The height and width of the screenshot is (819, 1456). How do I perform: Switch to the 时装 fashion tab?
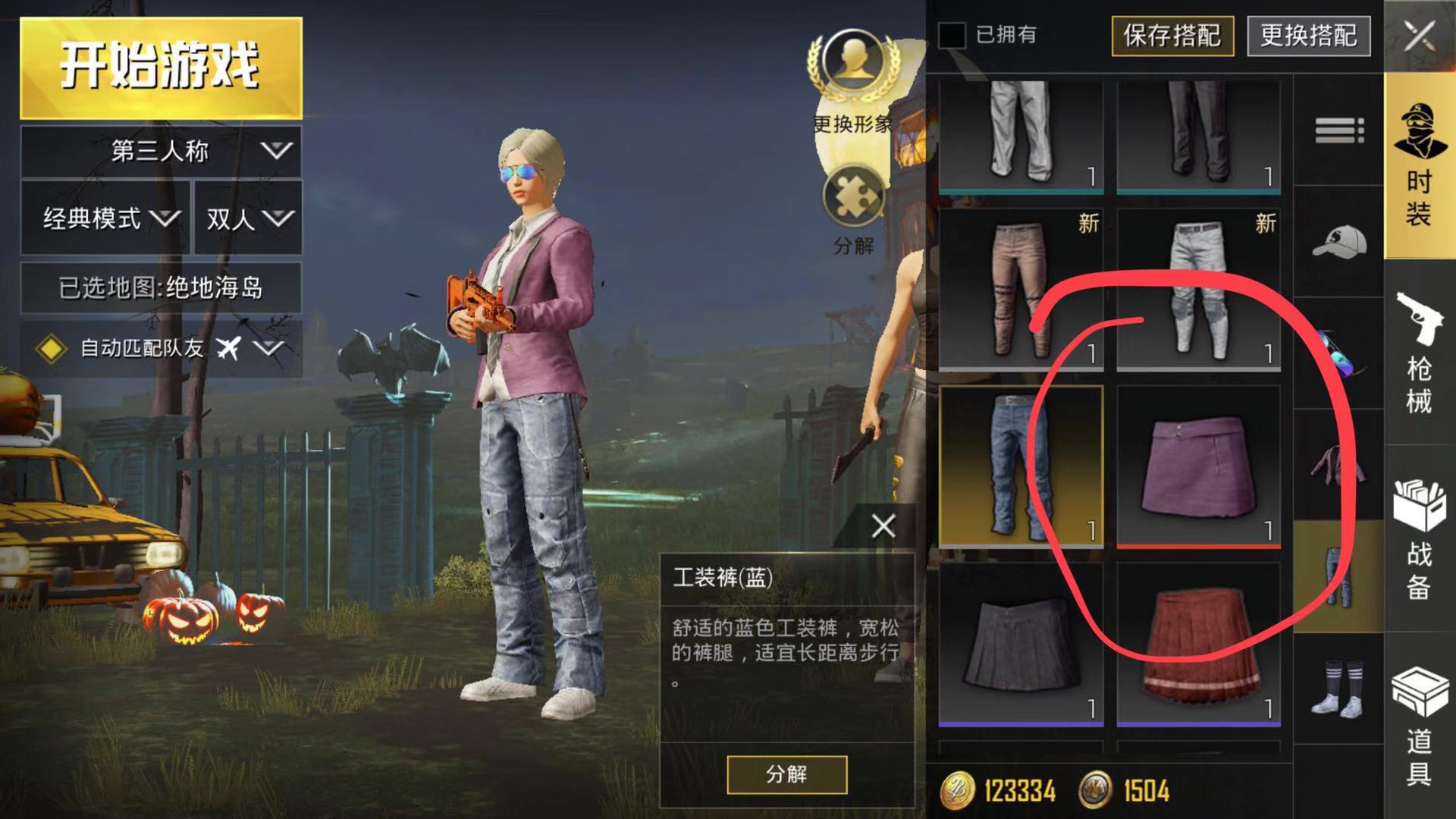(x=1419, y=167)
